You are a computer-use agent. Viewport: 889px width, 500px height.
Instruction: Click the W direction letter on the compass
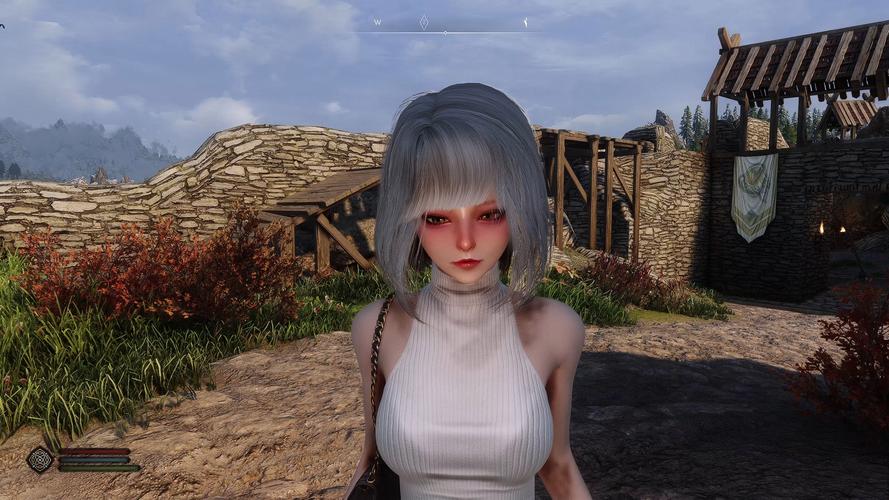[x=377, y=21]
